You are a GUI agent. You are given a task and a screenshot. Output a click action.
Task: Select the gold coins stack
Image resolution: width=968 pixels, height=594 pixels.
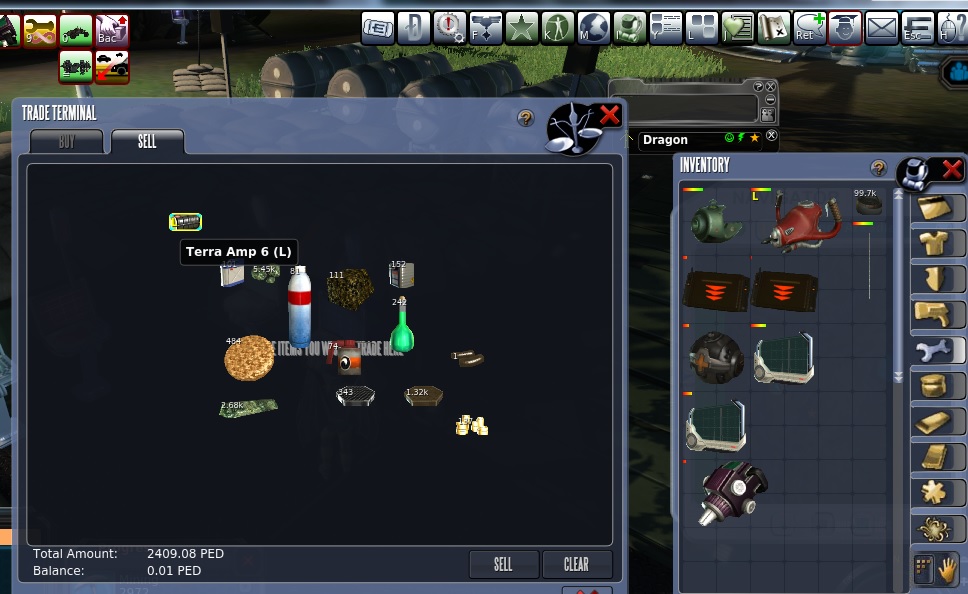point(471,426)
